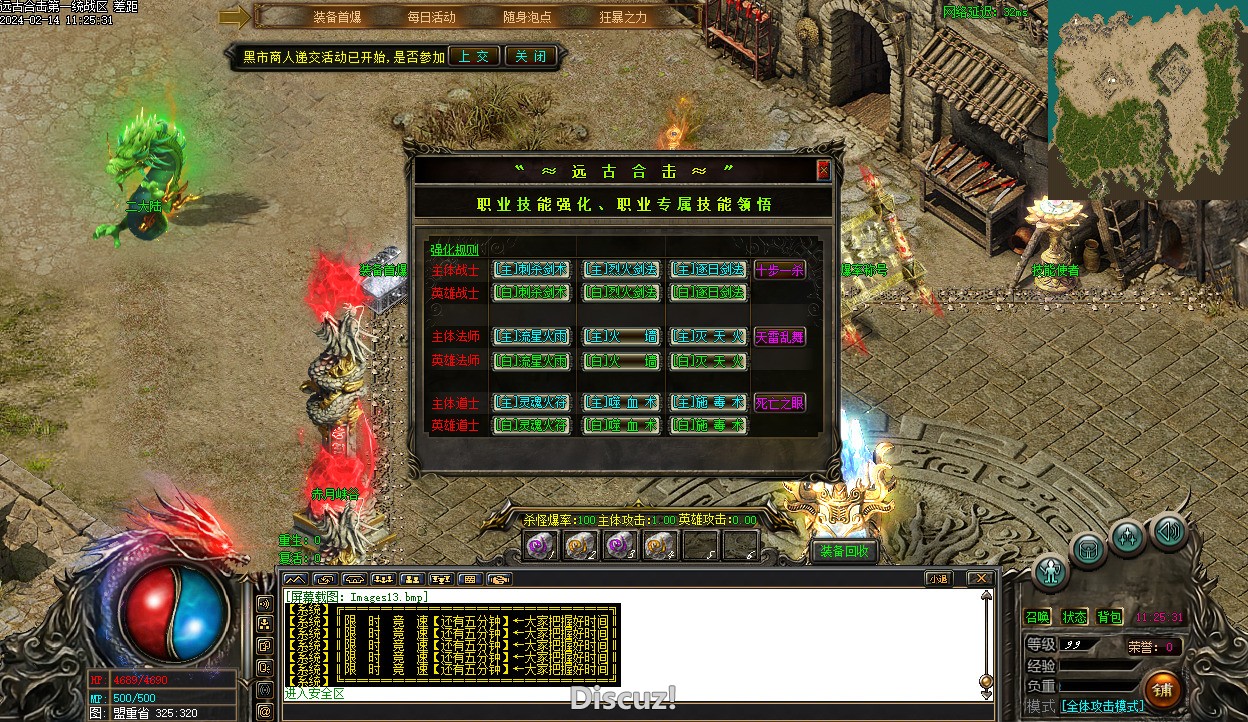Viewport: 1248px width, 722px height.
Task: Show the 状态 status panel
Action: click(x=1075, y=617)
